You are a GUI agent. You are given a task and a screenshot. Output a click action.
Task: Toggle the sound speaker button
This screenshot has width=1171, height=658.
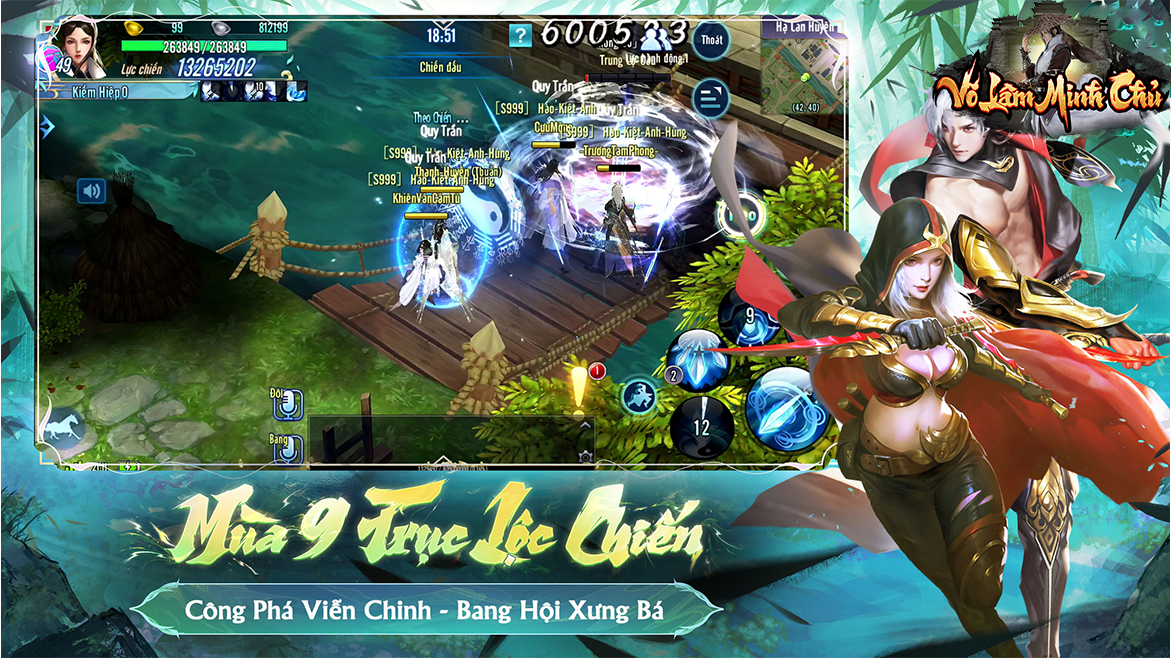[x=92, y=190]
